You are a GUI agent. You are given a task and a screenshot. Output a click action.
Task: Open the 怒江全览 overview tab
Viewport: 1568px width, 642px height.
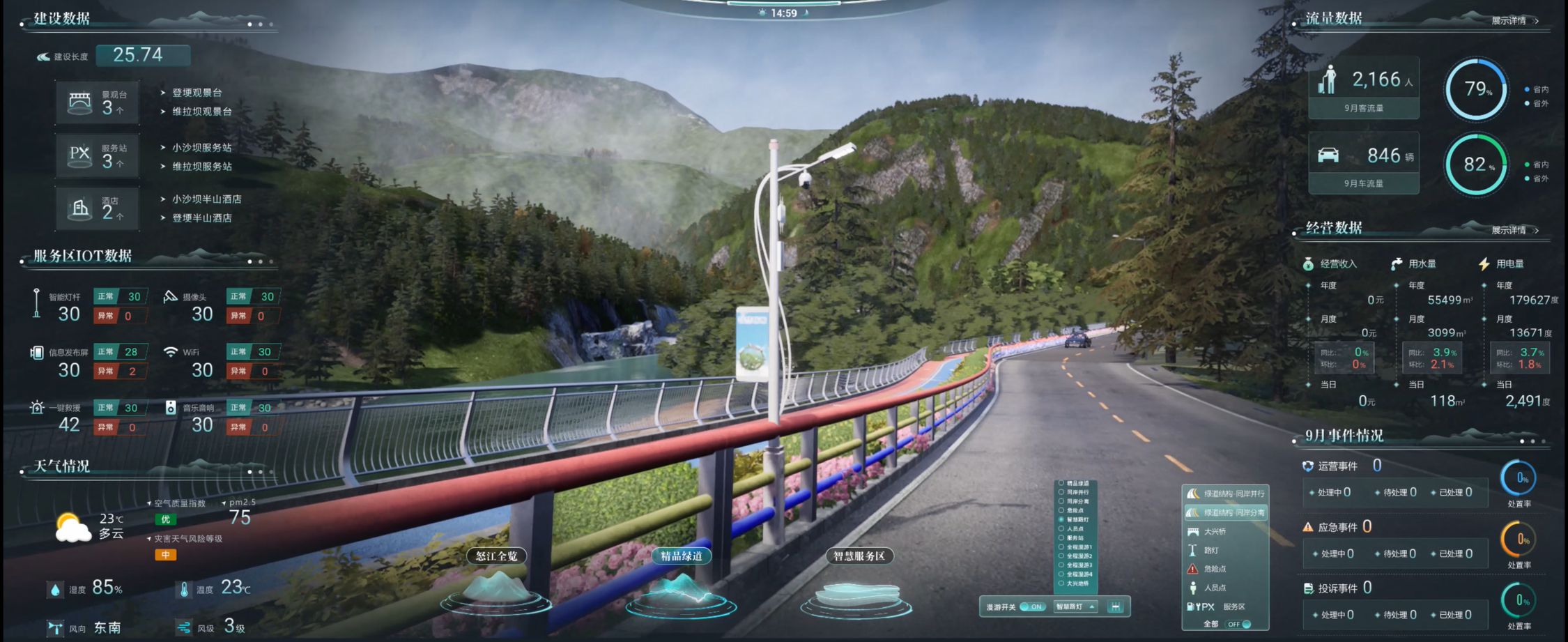(x=496, y=556)
